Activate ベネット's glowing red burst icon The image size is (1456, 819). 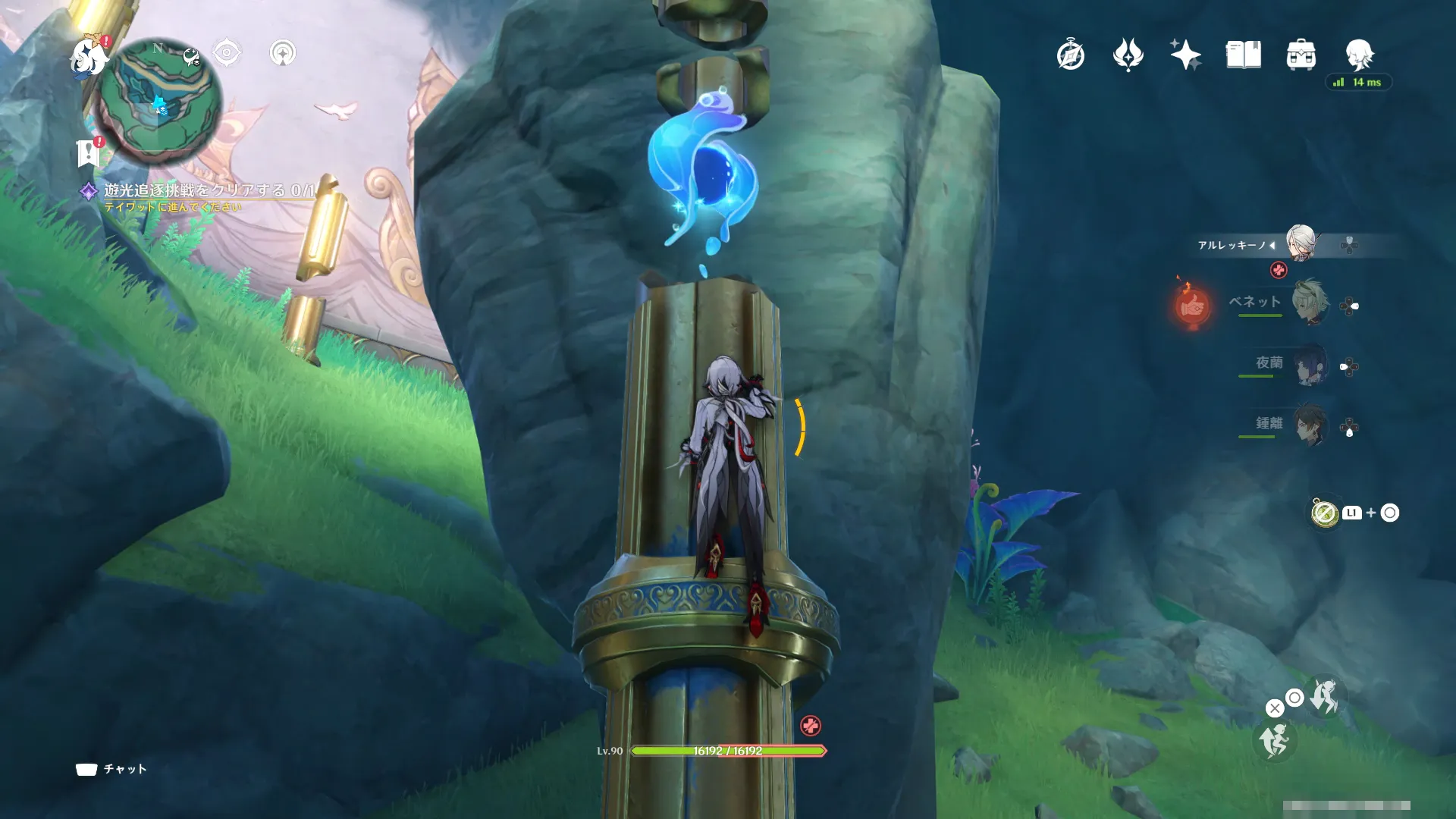(1192, 306)
